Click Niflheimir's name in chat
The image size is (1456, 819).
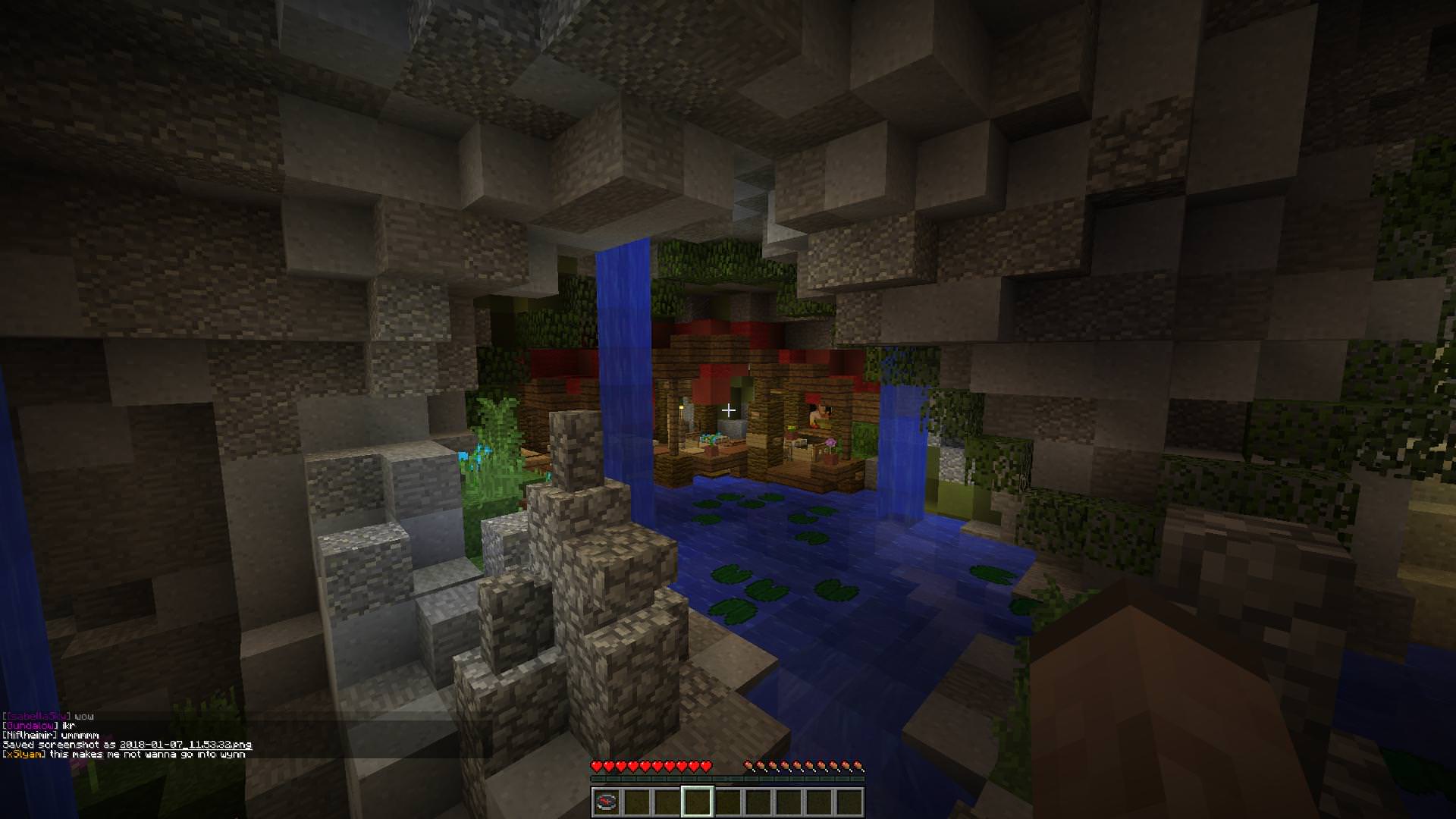coord(30,736)
